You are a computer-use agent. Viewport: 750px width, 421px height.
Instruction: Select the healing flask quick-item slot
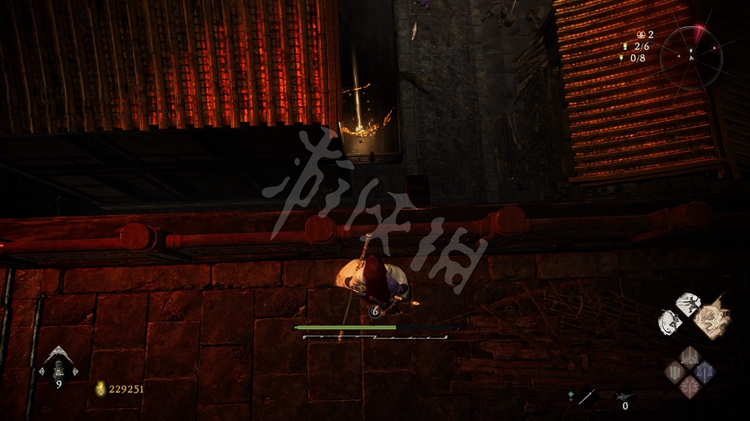[x=57, y=368]
